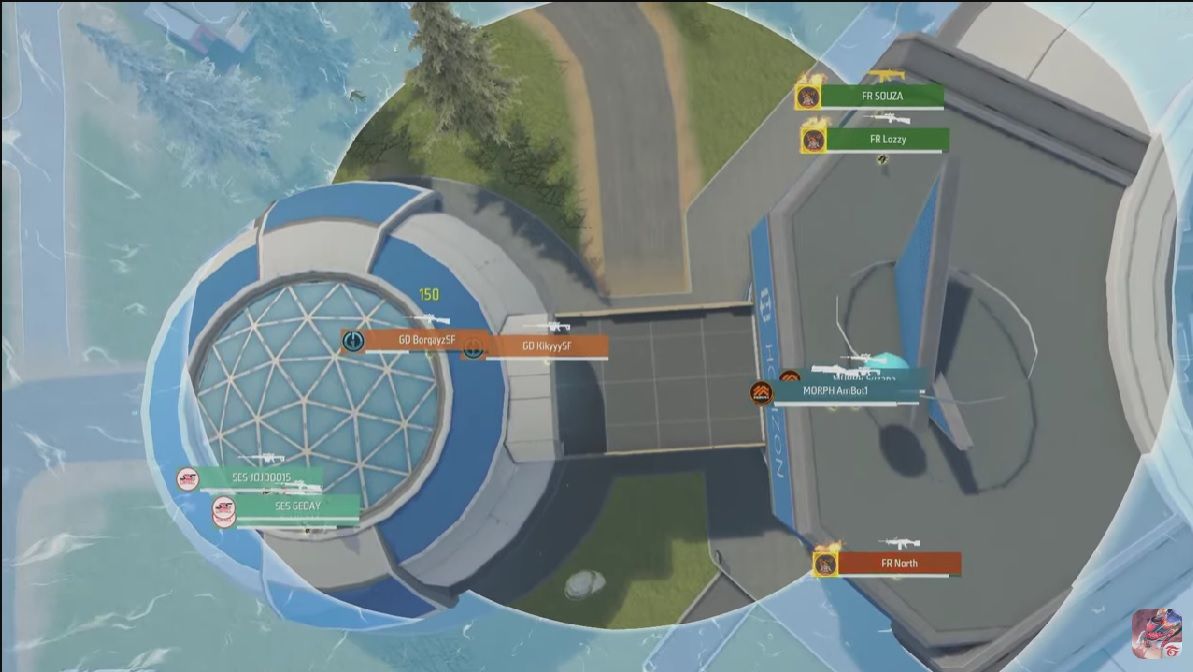
Task: Select the MORPH player name tag
Action: [845, 391]
